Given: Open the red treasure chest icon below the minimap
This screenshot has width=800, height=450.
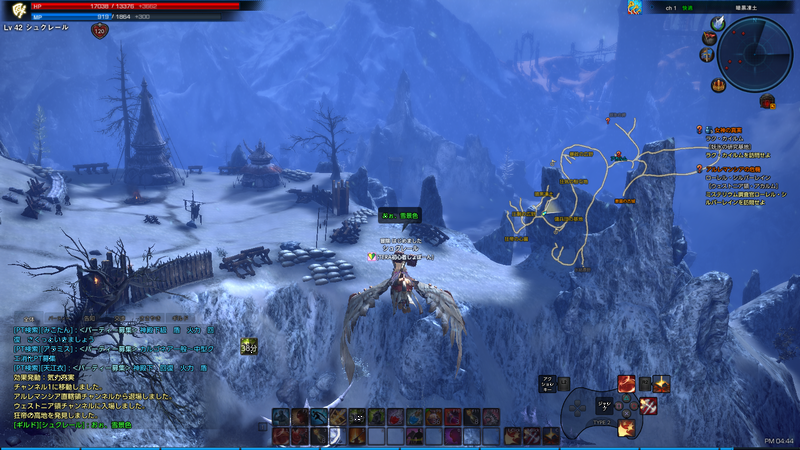Looking at the screenshot, I should [x=767, y=100].
